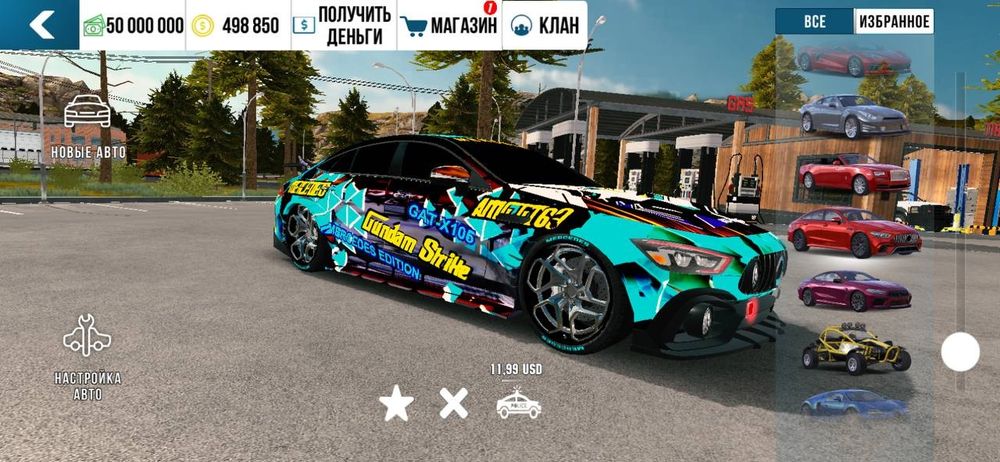This screenshot has height=462, width=1000.
Task: Click the white X icon below the car
Action: (454, 403)
